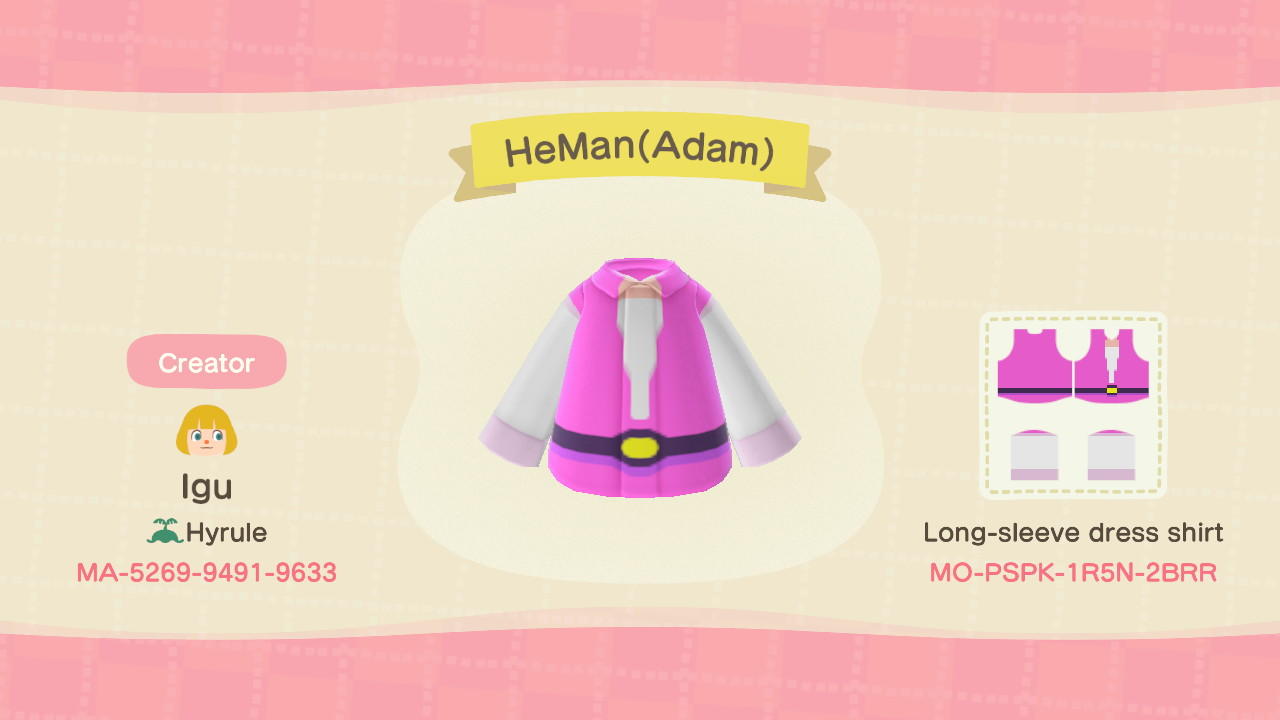Click the Creator badge label
This screenshot has height=720, width=1280.
coord(206,362)
